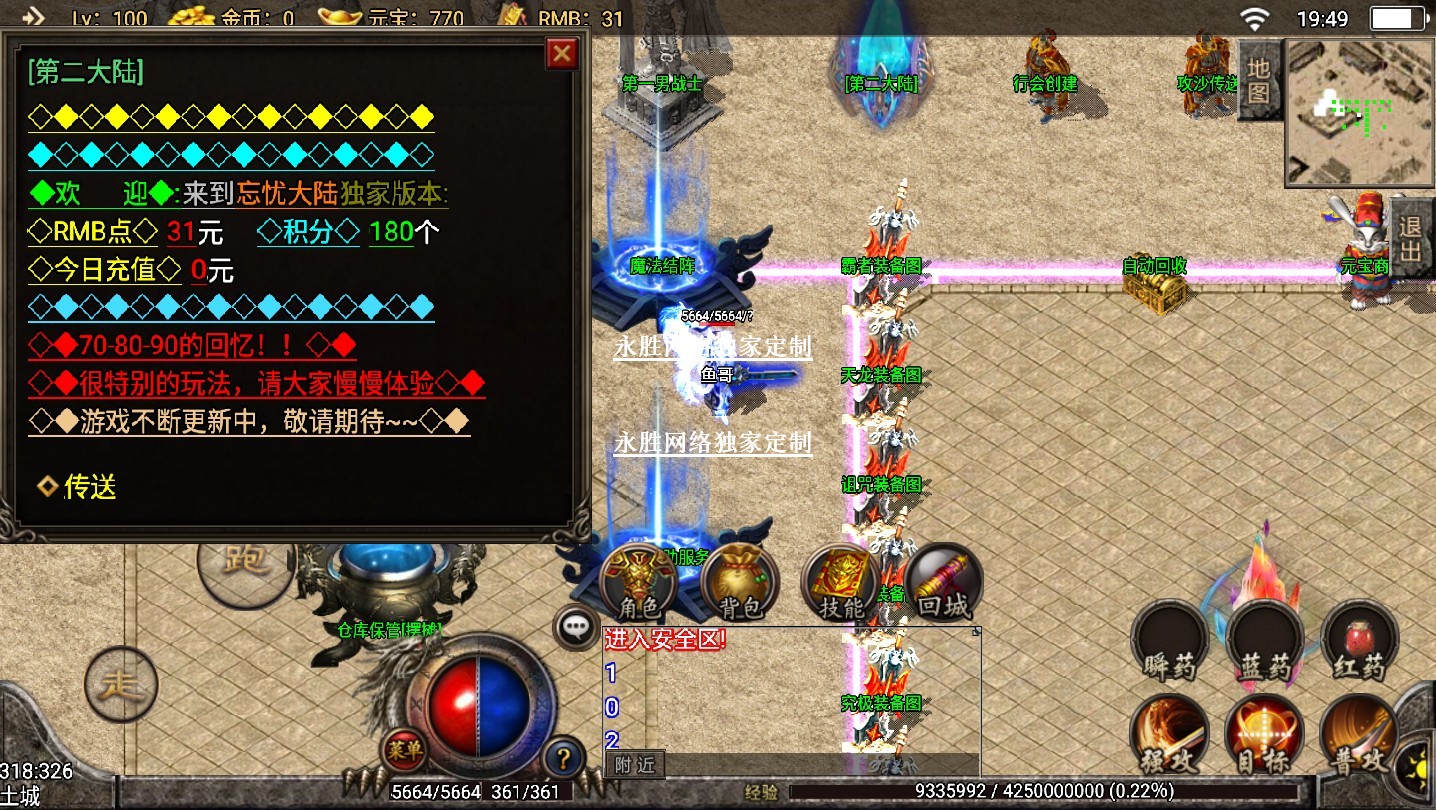
Task: Open the minimap
Action: (1359, 112)
